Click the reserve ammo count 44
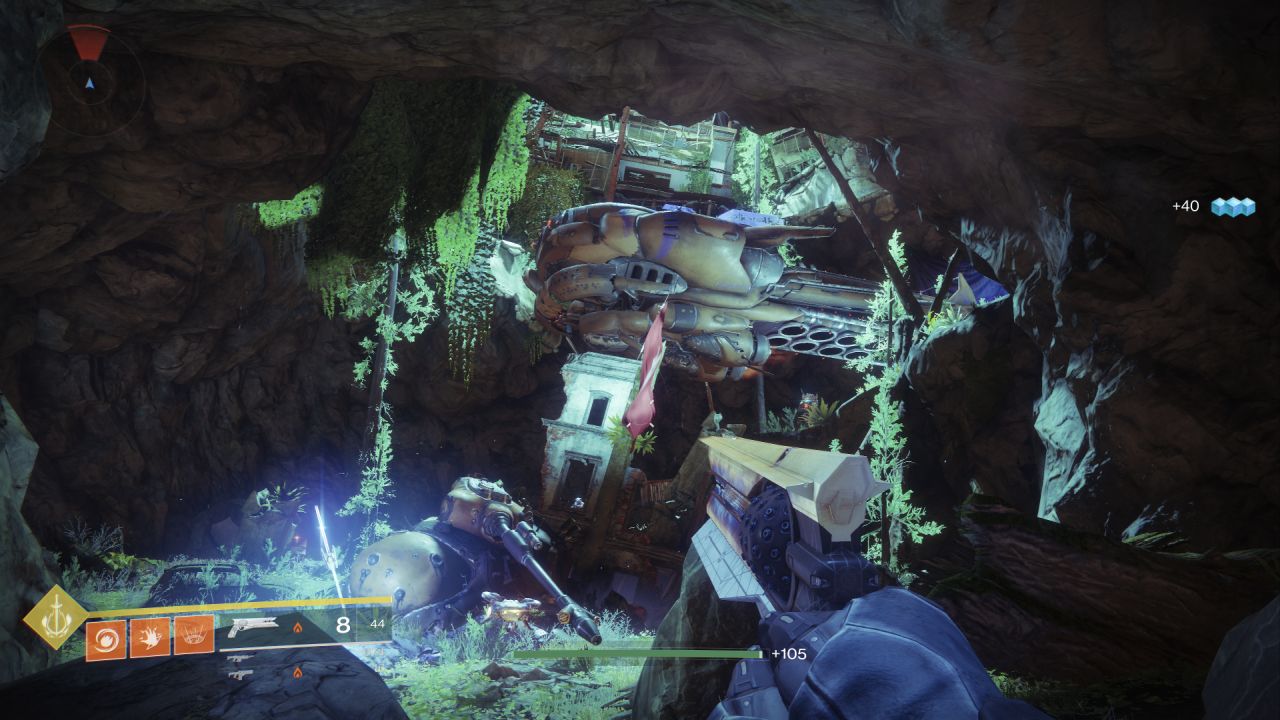 pos(376,624)
